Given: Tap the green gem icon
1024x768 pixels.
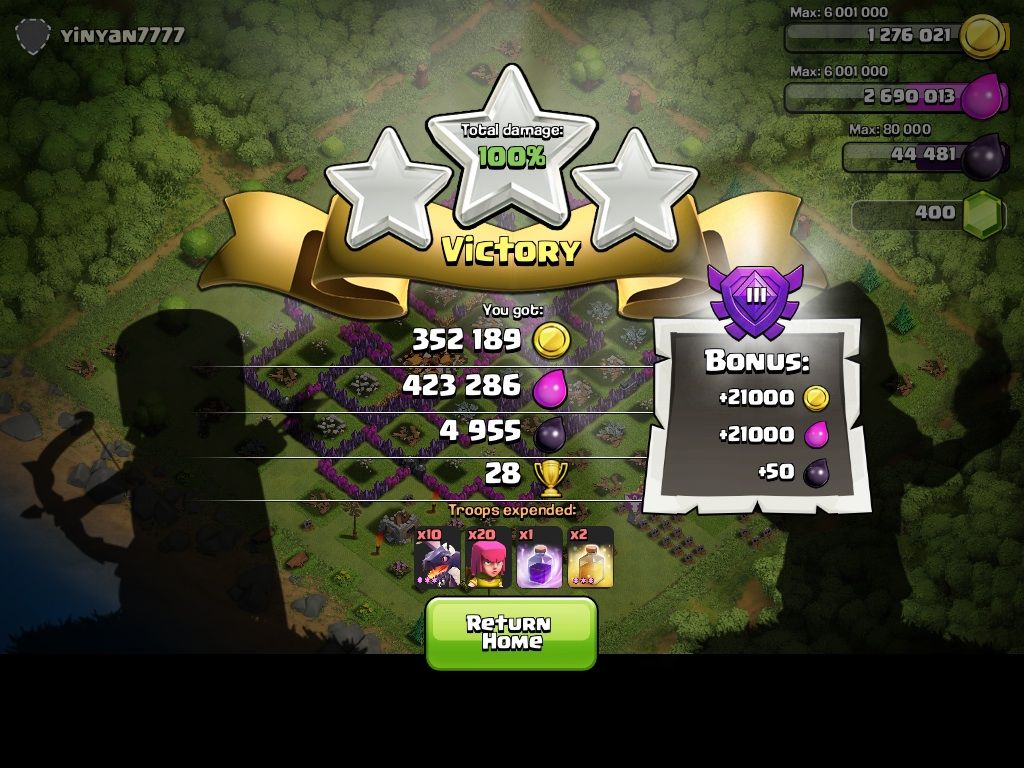Looking at the screenshot, I should (x=982, y=213).
